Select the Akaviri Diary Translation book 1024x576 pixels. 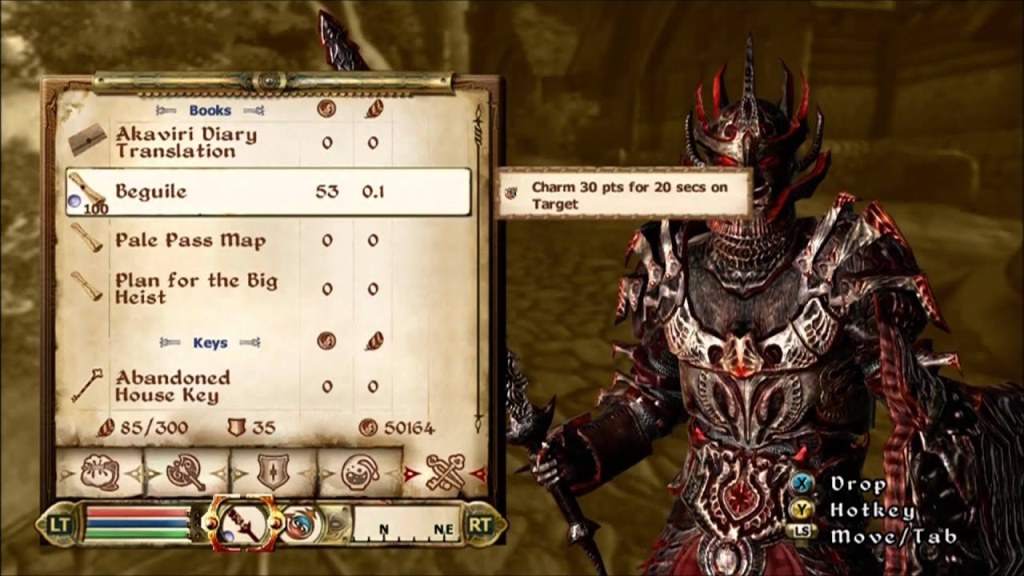186,142
